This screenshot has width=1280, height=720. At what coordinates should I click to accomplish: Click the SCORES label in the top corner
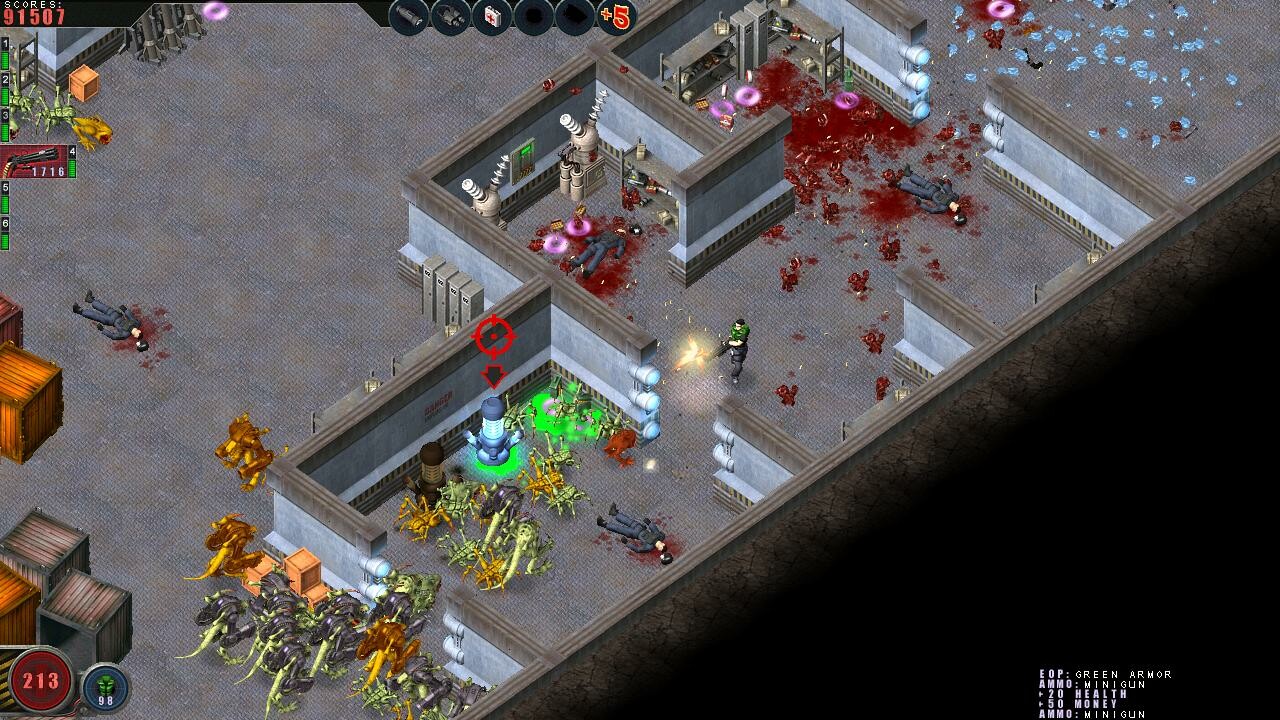(30, 6)
